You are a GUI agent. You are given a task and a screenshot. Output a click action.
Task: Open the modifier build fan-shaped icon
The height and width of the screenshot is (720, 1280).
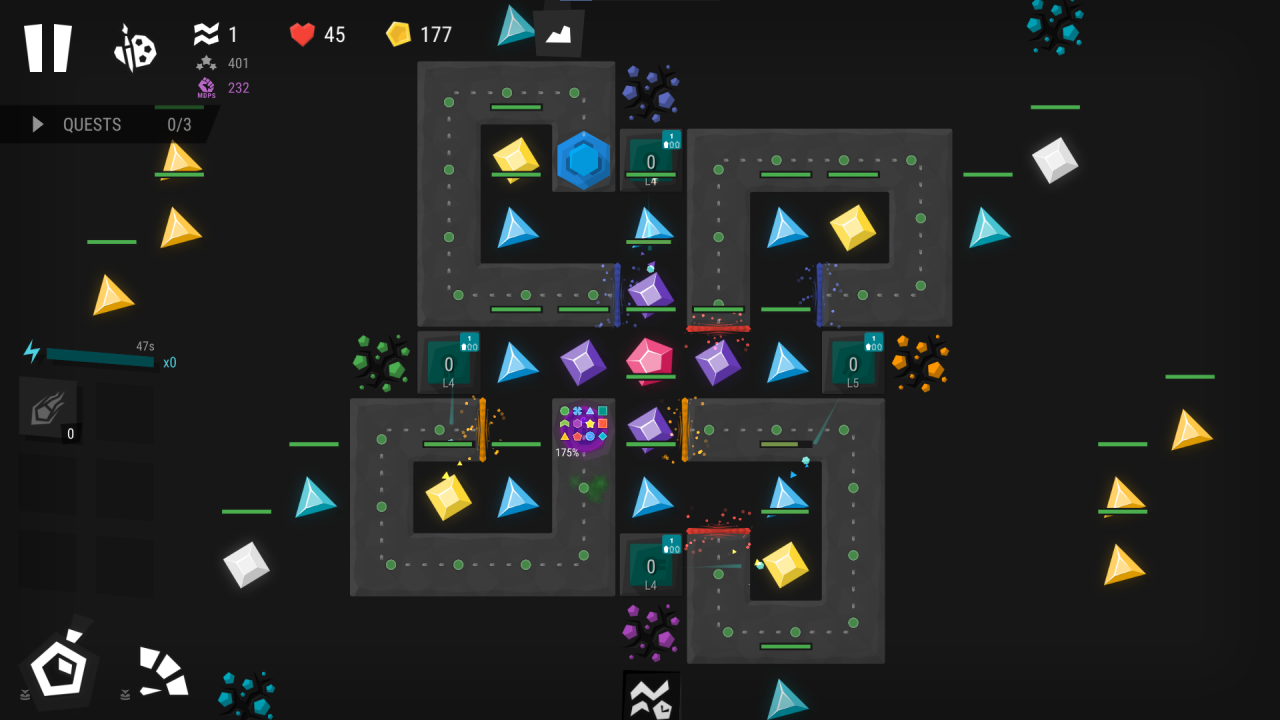[x=163, y=672]
